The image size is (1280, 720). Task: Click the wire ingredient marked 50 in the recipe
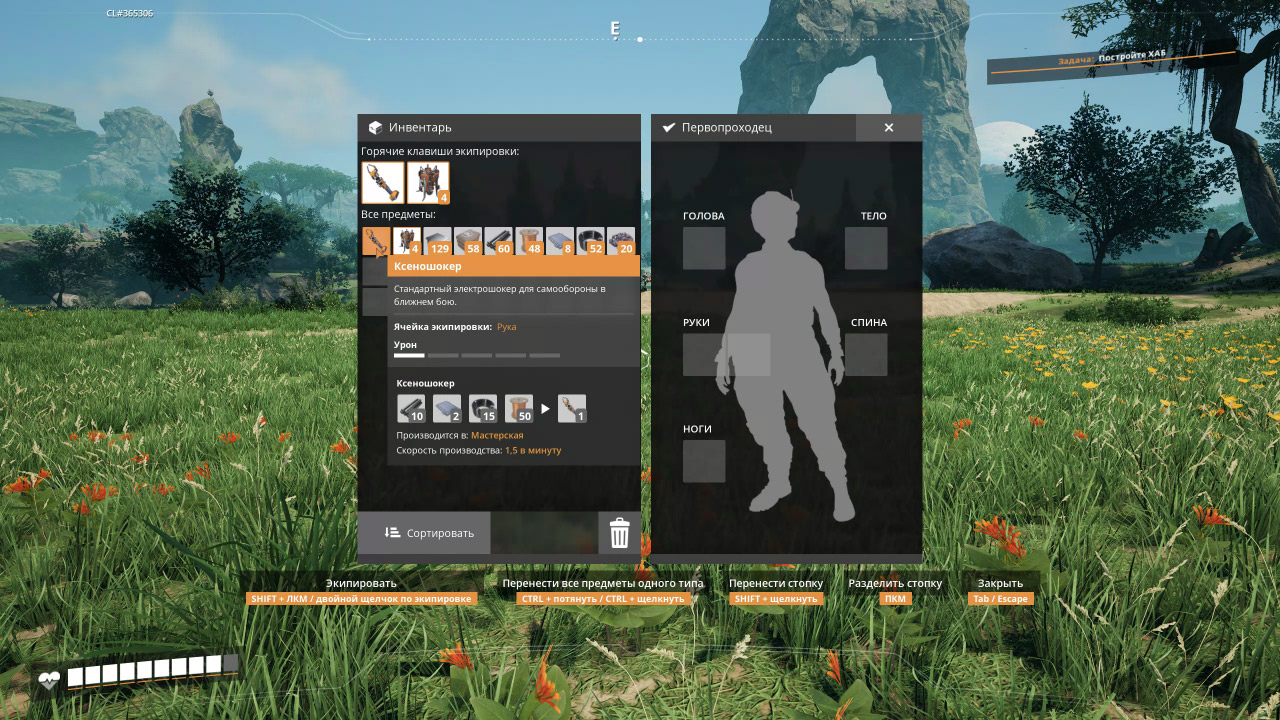pos(520,408)
